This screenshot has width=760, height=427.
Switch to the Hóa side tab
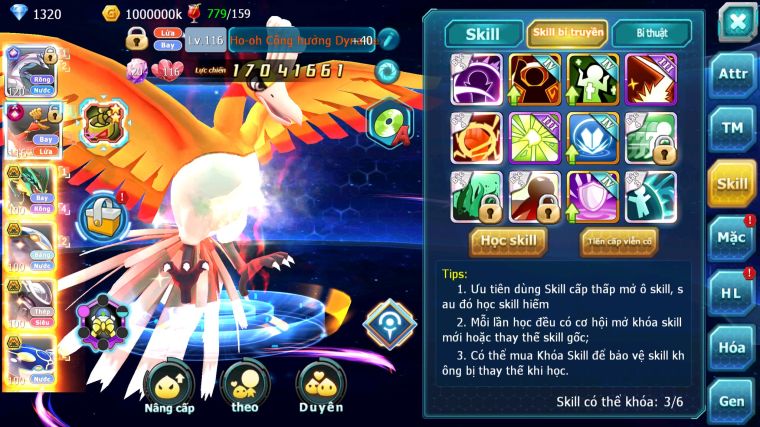(x=732, y=347)
